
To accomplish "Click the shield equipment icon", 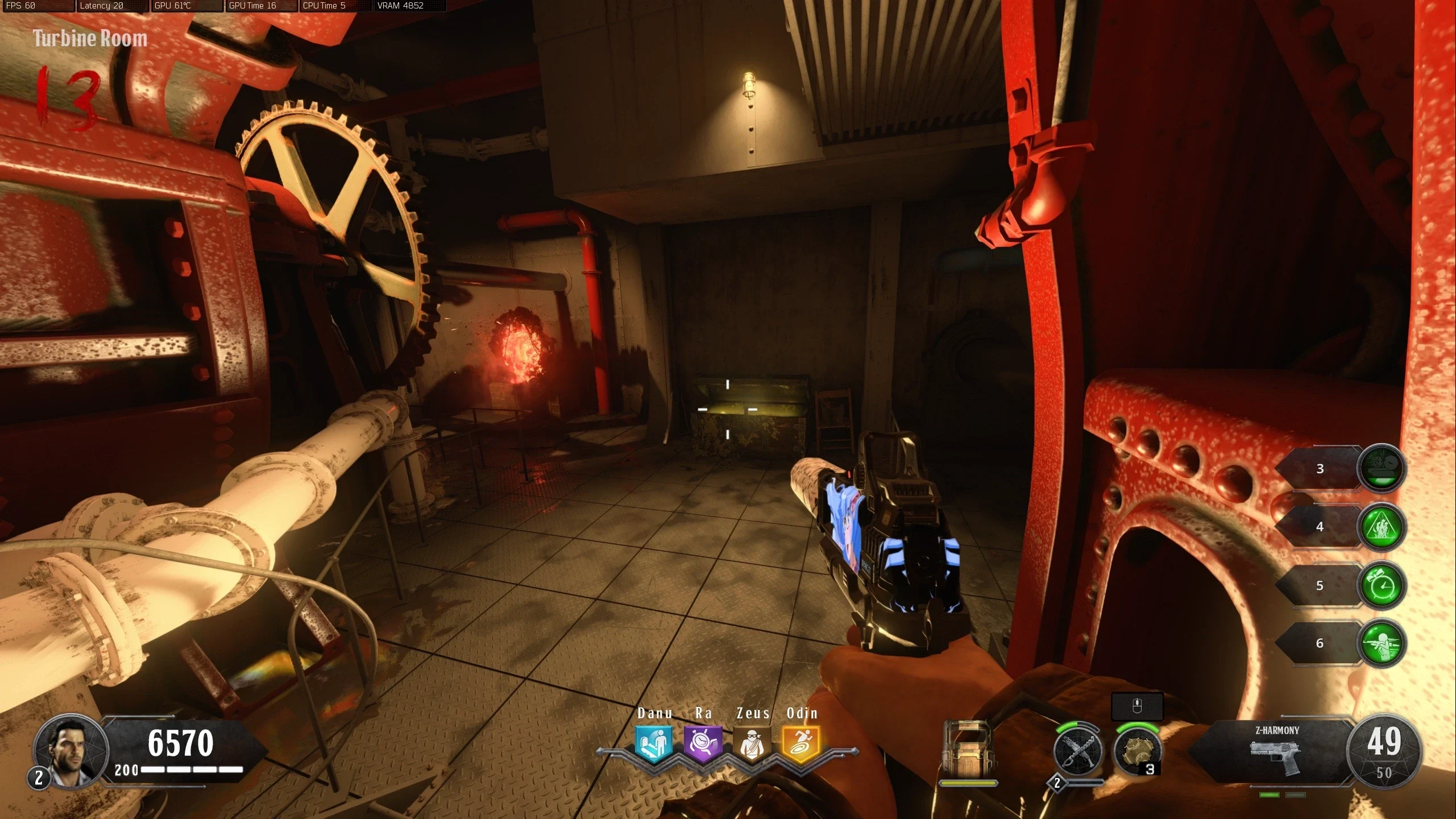I will [968, 750].
